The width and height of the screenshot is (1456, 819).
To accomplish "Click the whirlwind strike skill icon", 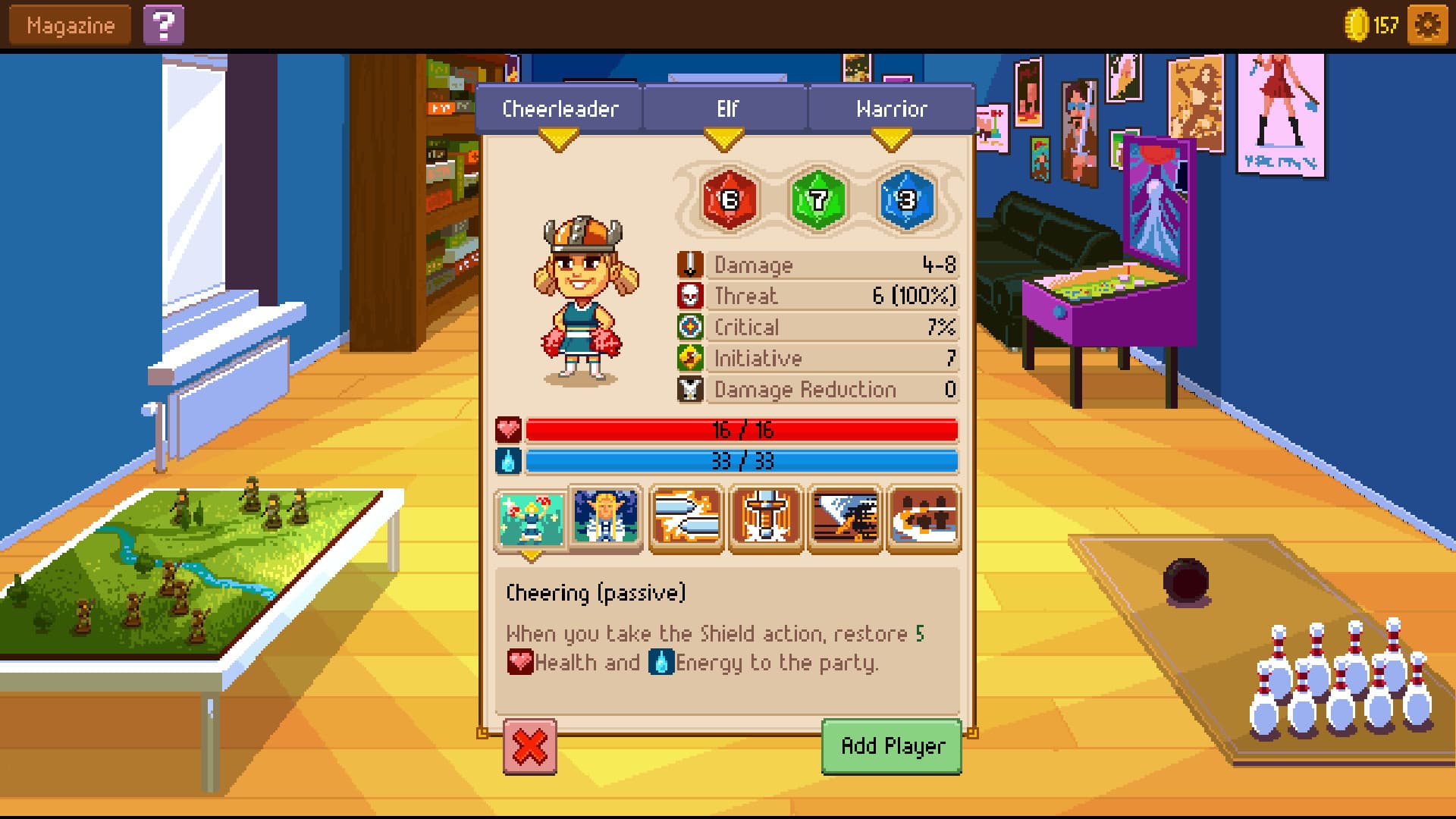I will pyautogui.click(x=844, y=519).
